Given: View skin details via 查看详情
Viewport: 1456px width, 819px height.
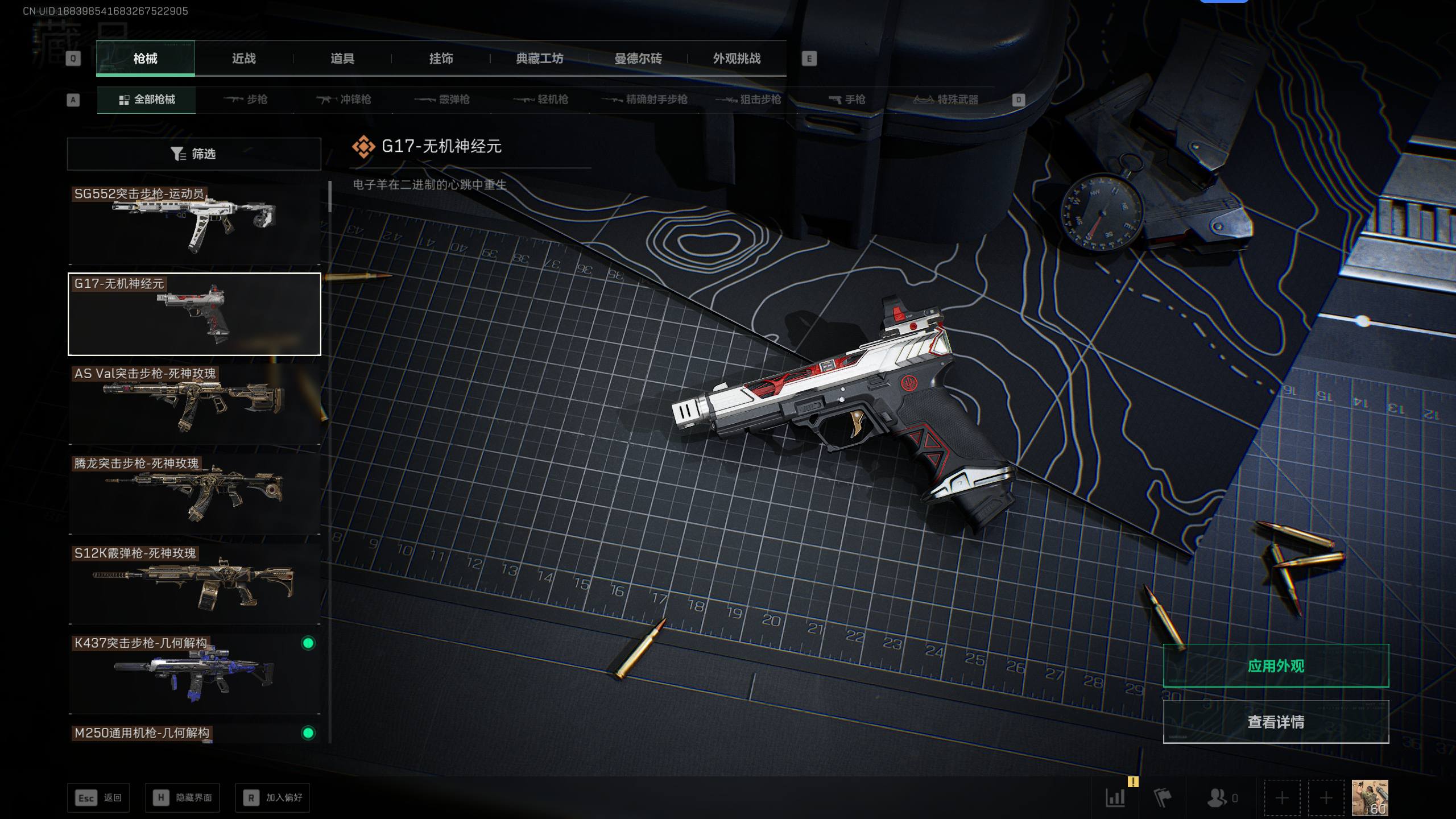Looking at the screenshot, I should pyautogui.click(x=1276, y=722).
